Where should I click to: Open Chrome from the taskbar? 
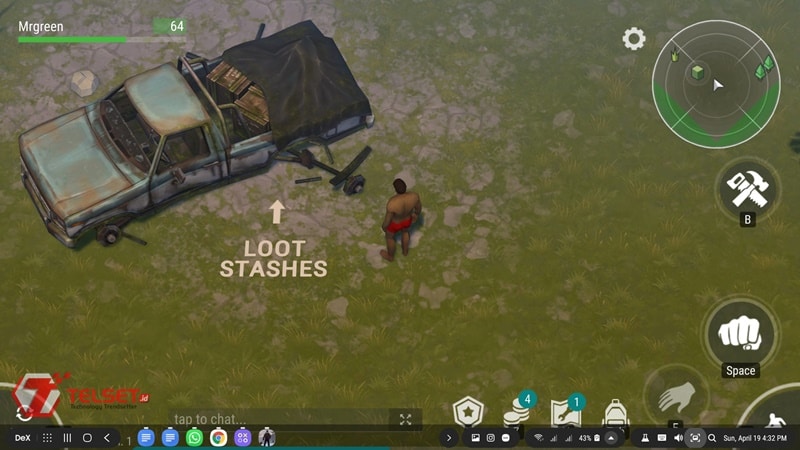click(218, 438)
